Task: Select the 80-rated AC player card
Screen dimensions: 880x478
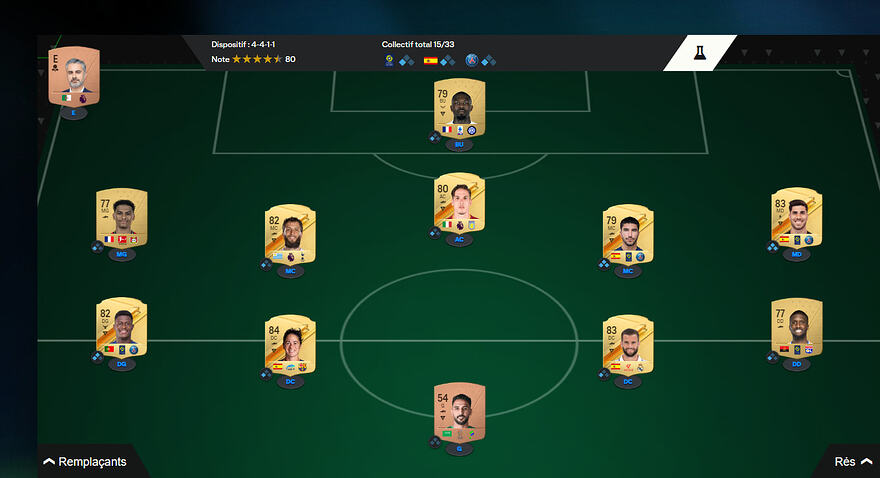Action: pyautogui.click(x=459, y=203)
